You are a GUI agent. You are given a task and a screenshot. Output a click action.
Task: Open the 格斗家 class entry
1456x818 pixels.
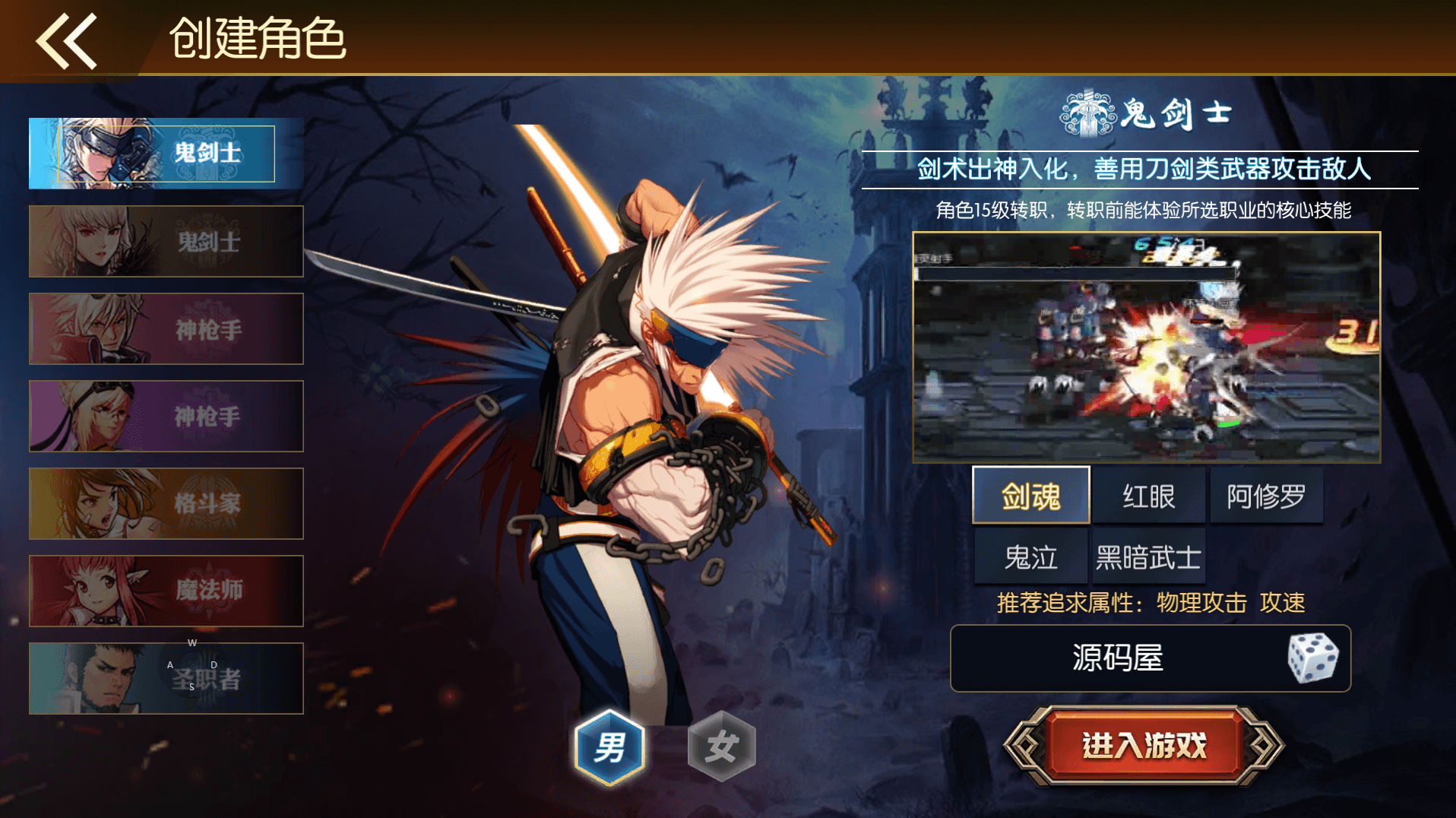[165, 503]
